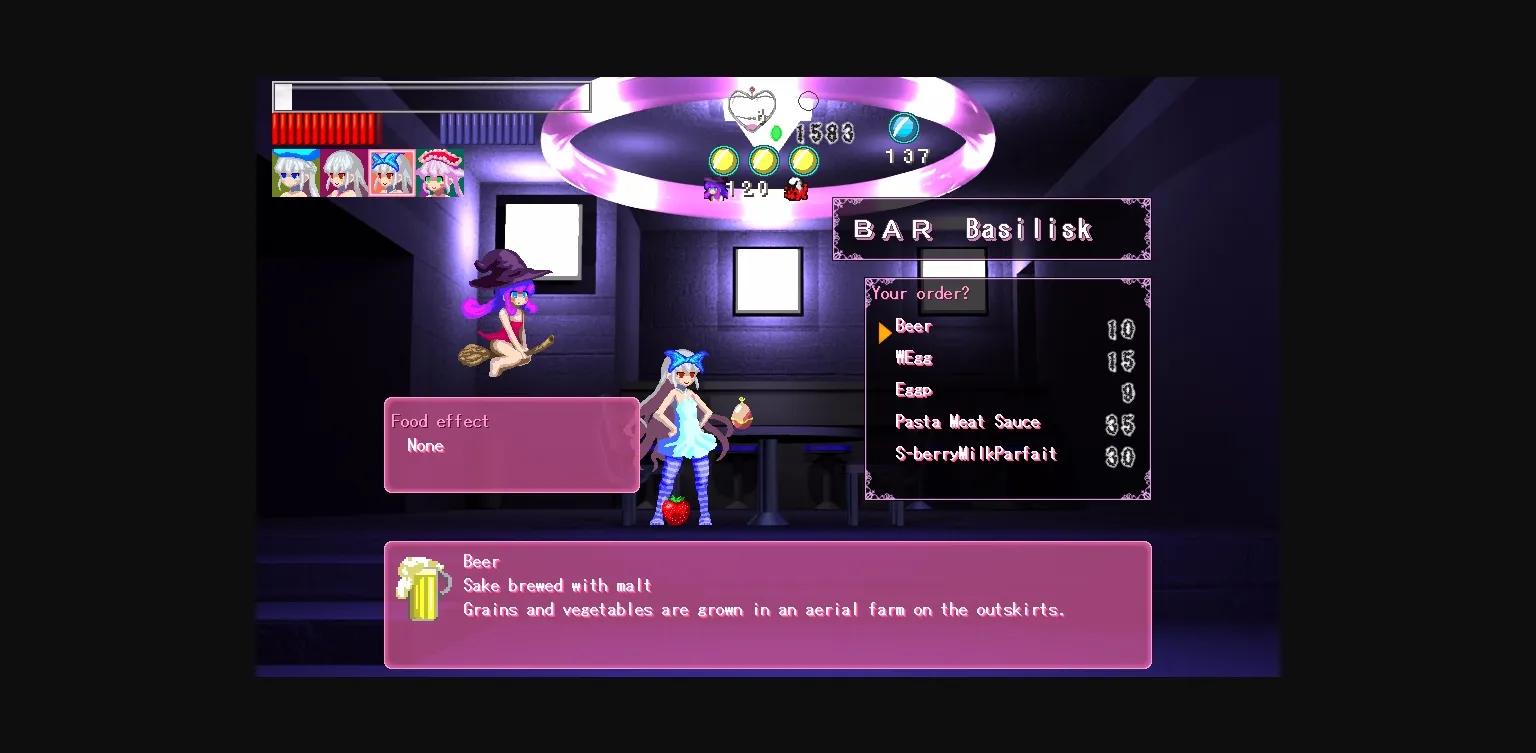The height and width of the screenshot is (753, 1536).
Task: Click the orange selection arrow beside Beer
Action: (885, 331)
